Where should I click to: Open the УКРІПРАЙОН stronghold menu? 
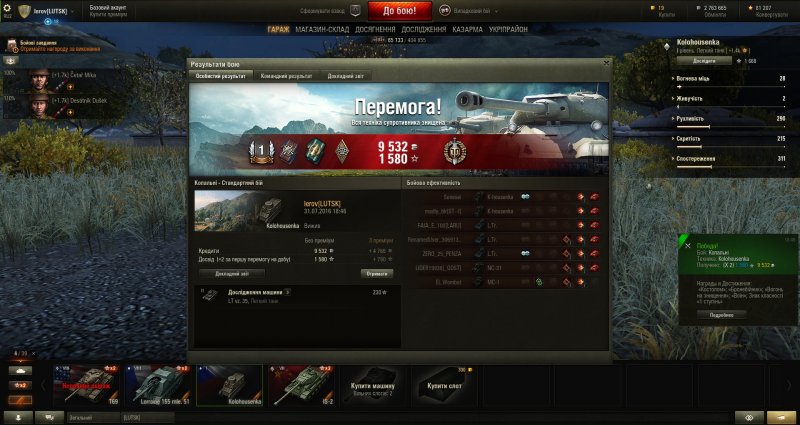pos(510,30)
